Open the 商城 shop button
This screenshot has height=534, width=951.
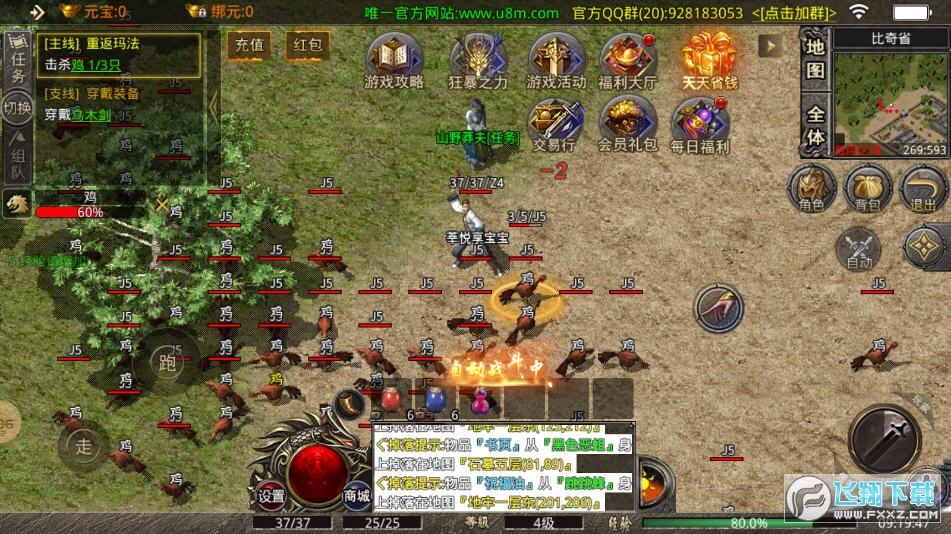click(x=357, y=495)
